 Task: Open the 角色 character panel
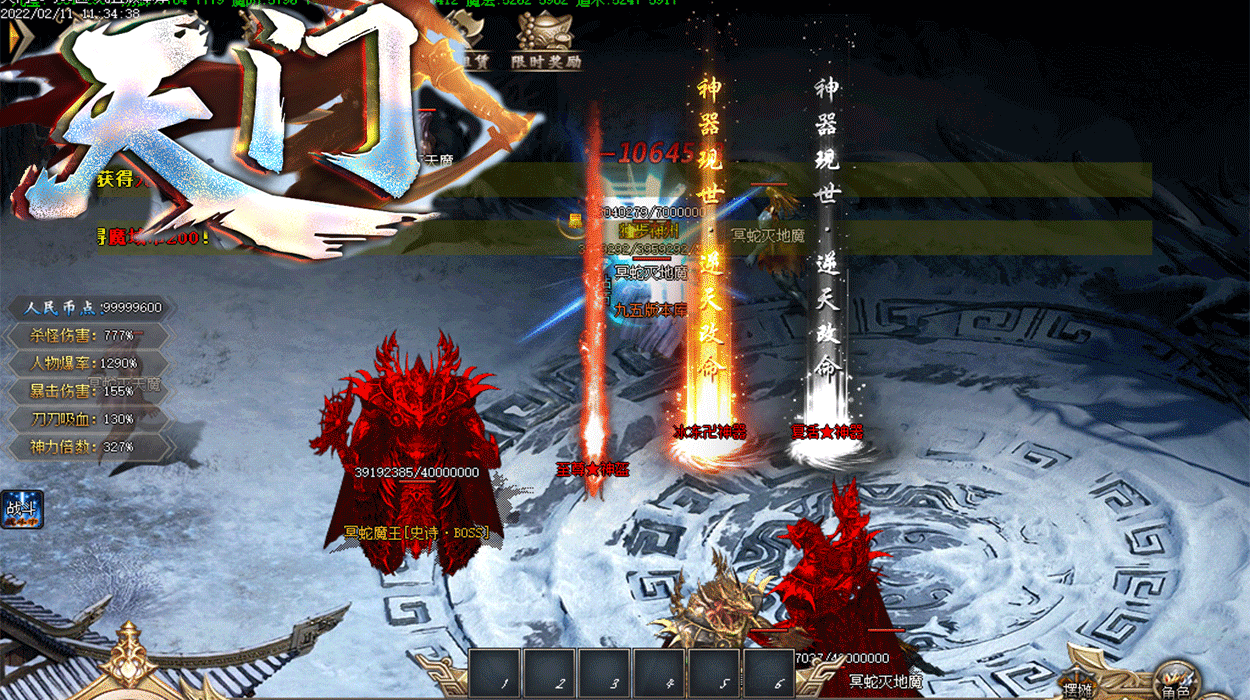point(1176,680)
